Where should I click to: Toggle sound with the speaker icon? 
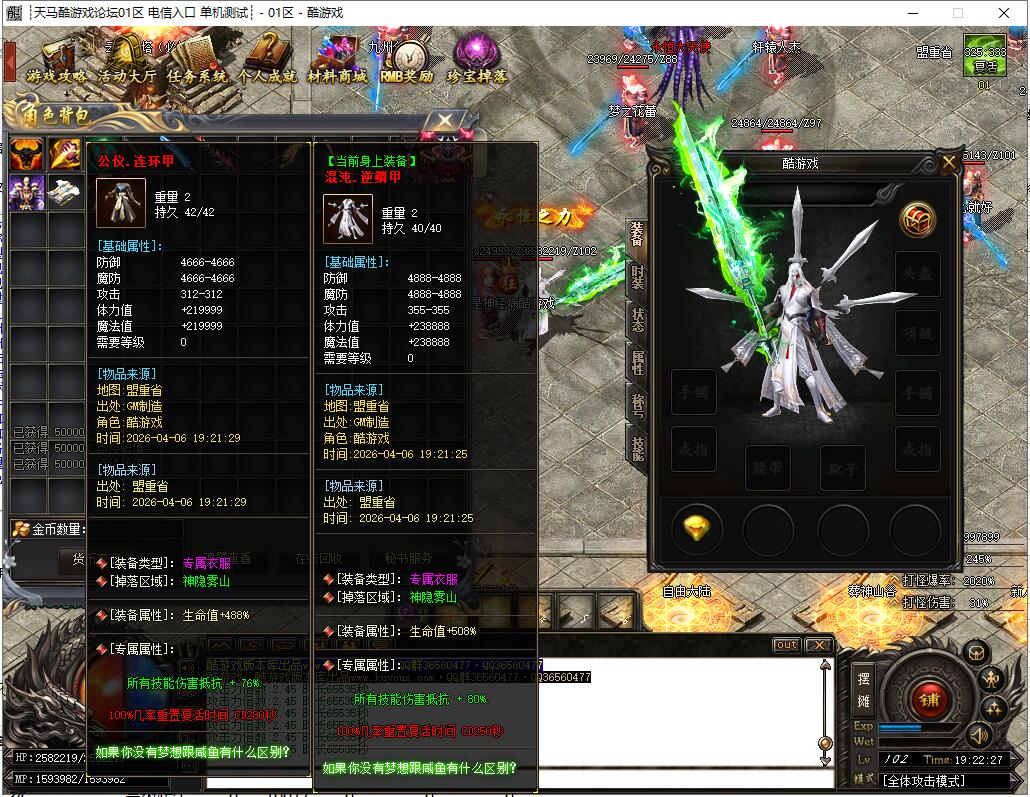coord(977,737)
